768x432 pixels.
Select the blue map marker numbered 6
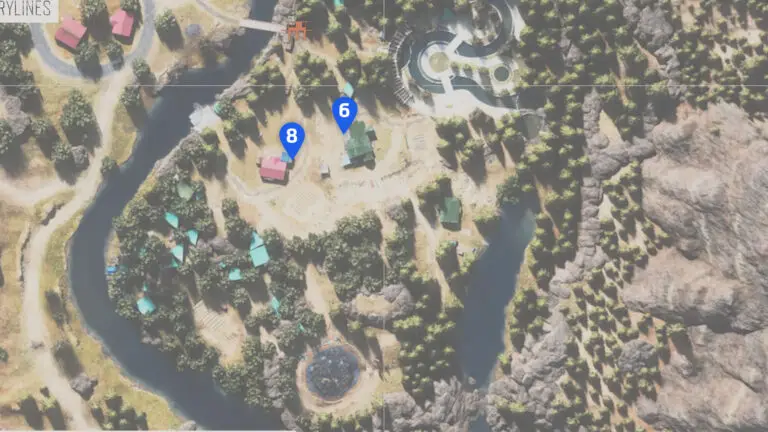[345, 113]
